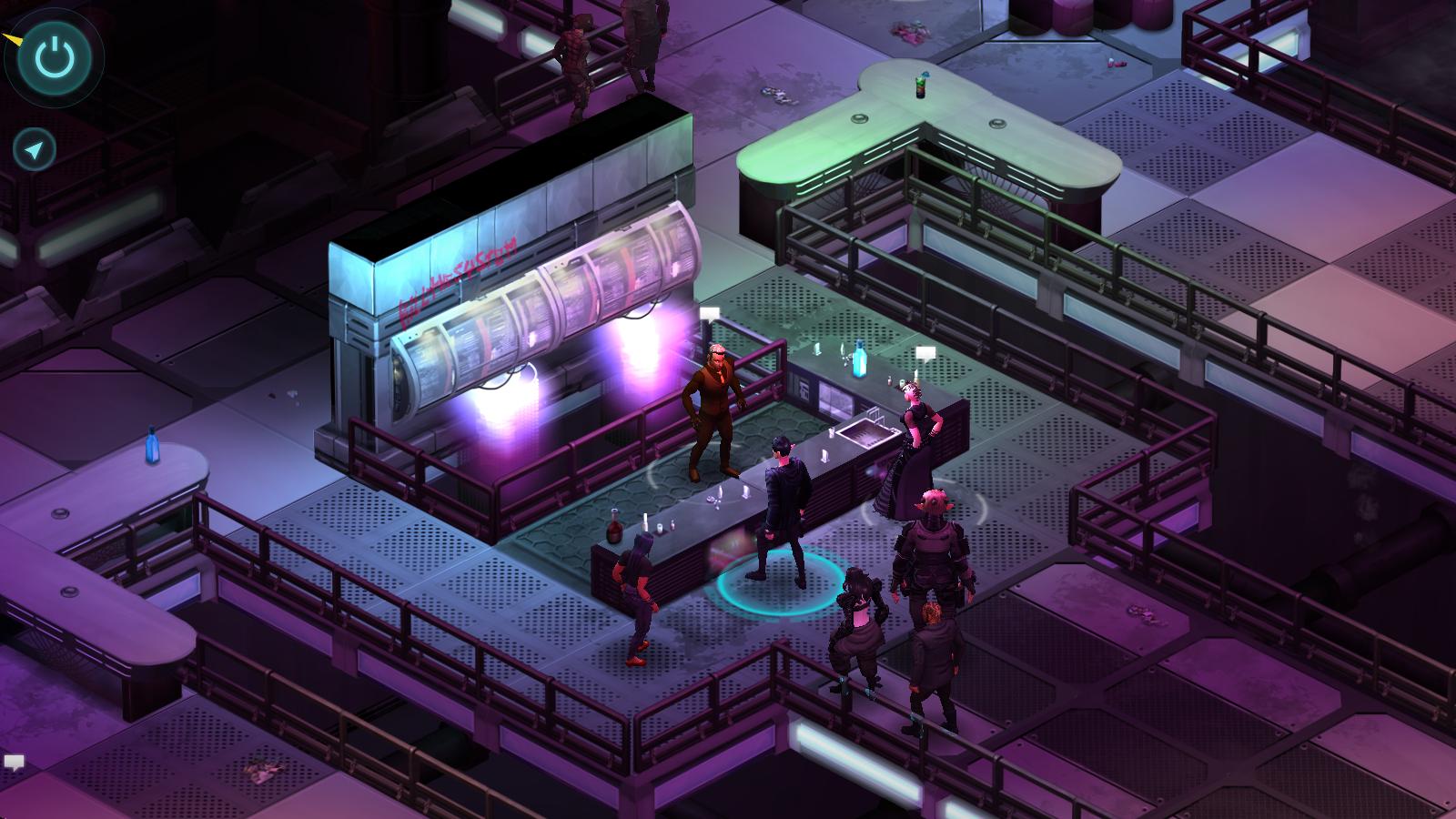Select the speech bubble above the brown-suited bartender

(710, 314)
